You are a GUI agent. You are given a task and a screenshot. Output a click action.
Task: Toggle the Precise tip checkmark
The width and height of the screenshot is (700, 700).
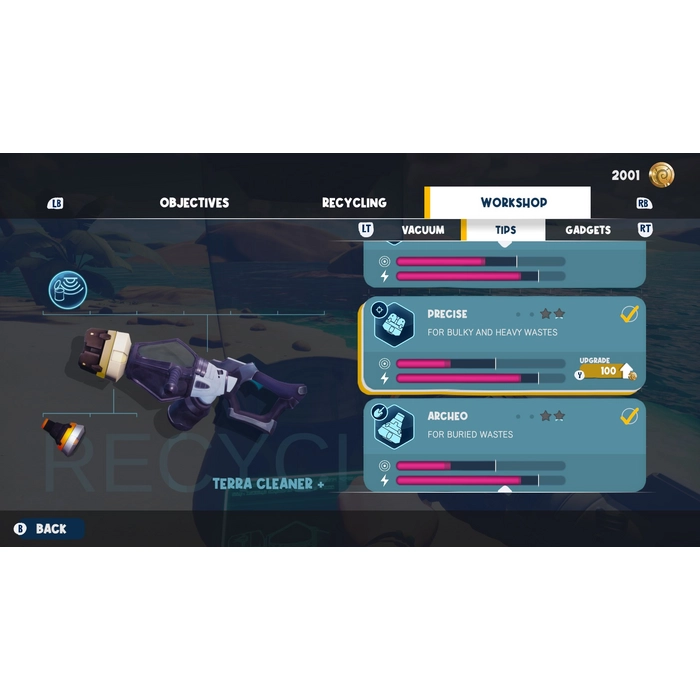629,314
